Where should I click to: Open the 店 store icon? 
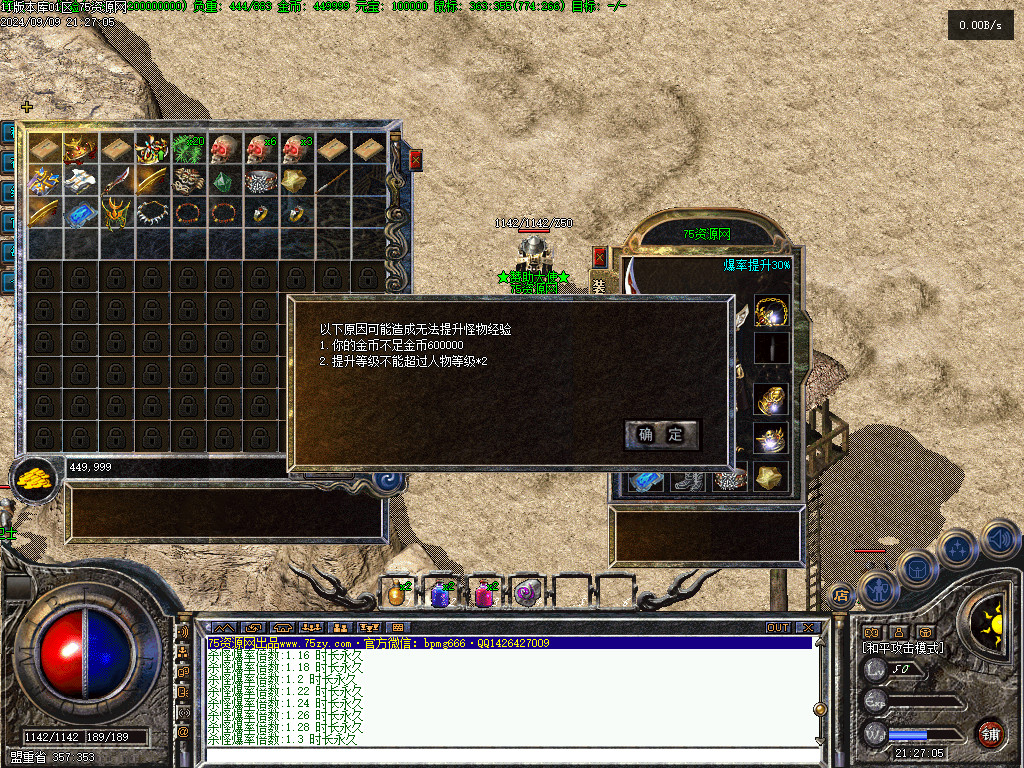pyautogui.click(x=841, y=594)
